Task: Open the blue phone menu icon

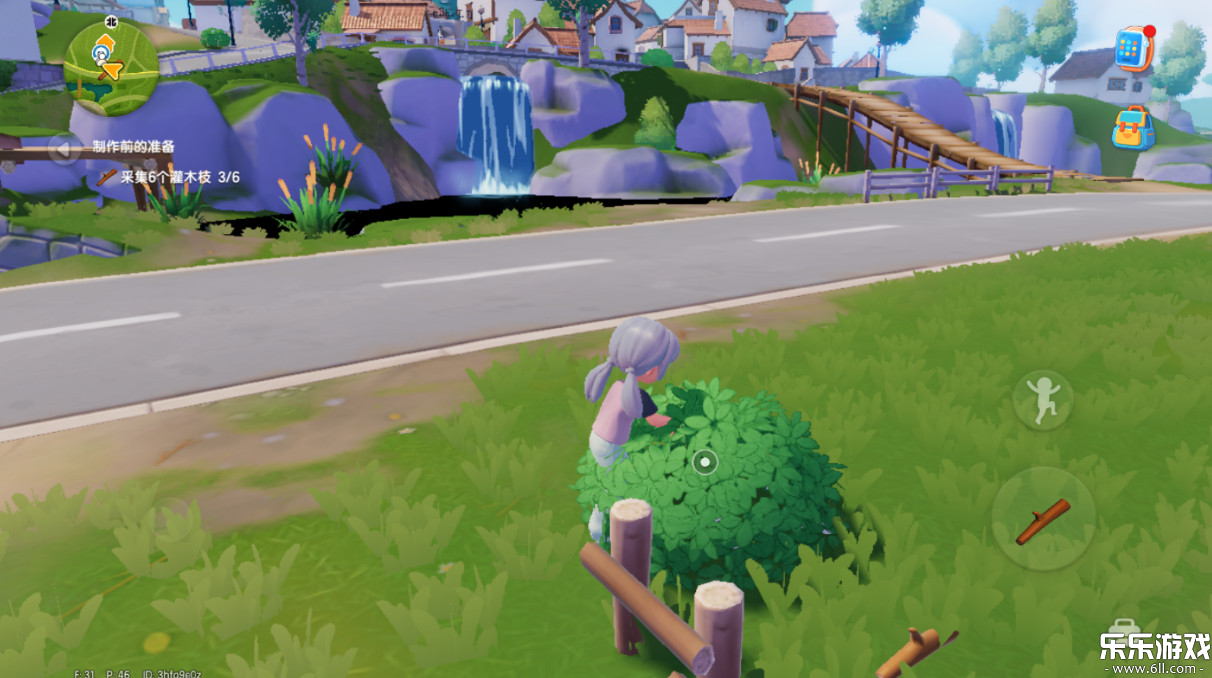Action: point(1134,48)
